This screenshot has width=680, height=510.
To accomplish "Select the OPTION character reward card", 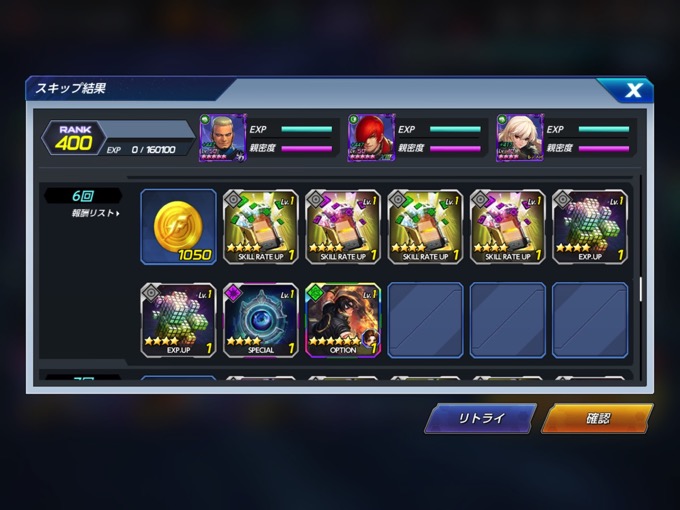I will coord(343,320).
